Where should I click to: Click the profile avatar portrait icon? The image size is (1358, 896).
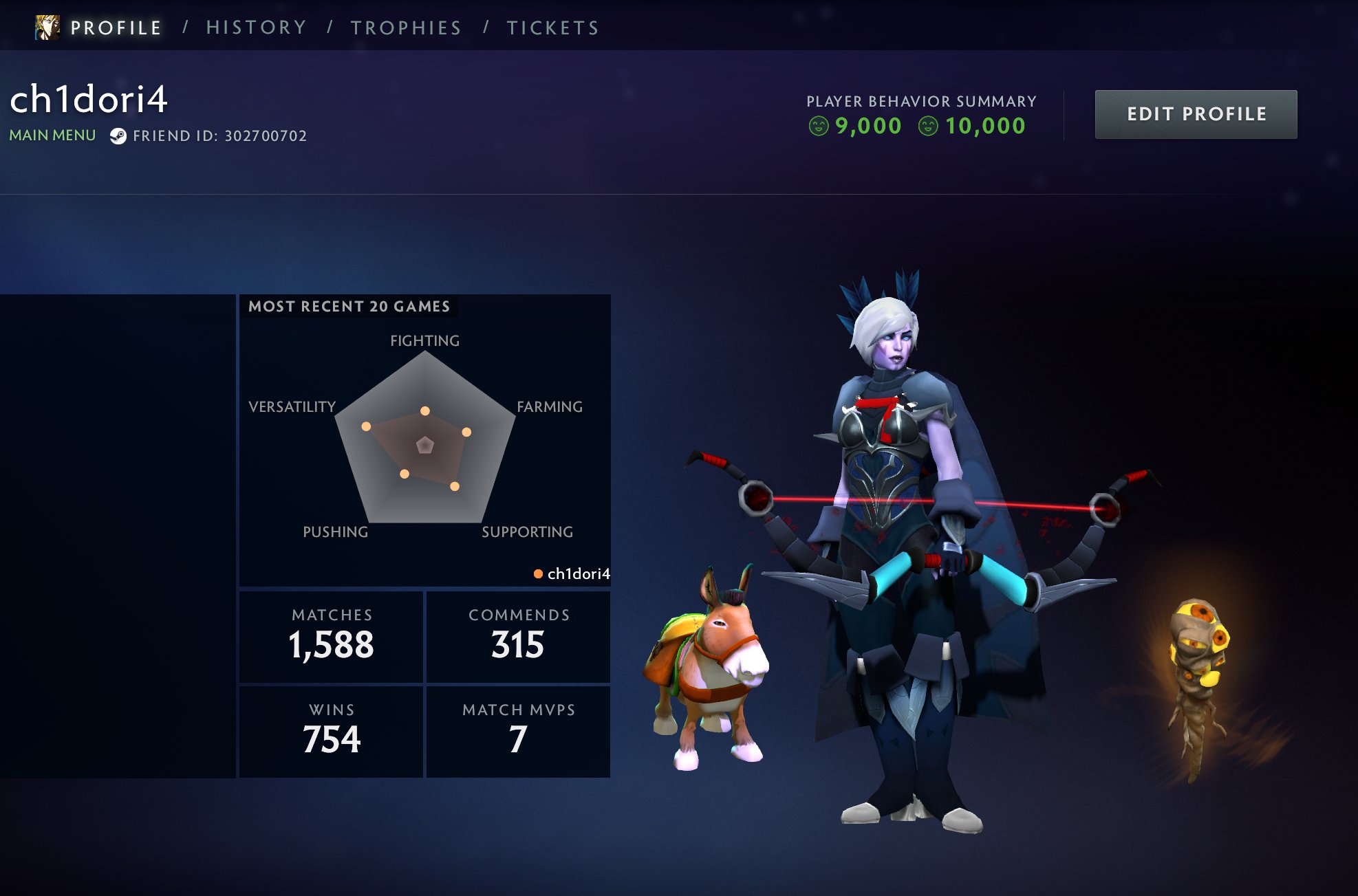click(x=47, y=28)
